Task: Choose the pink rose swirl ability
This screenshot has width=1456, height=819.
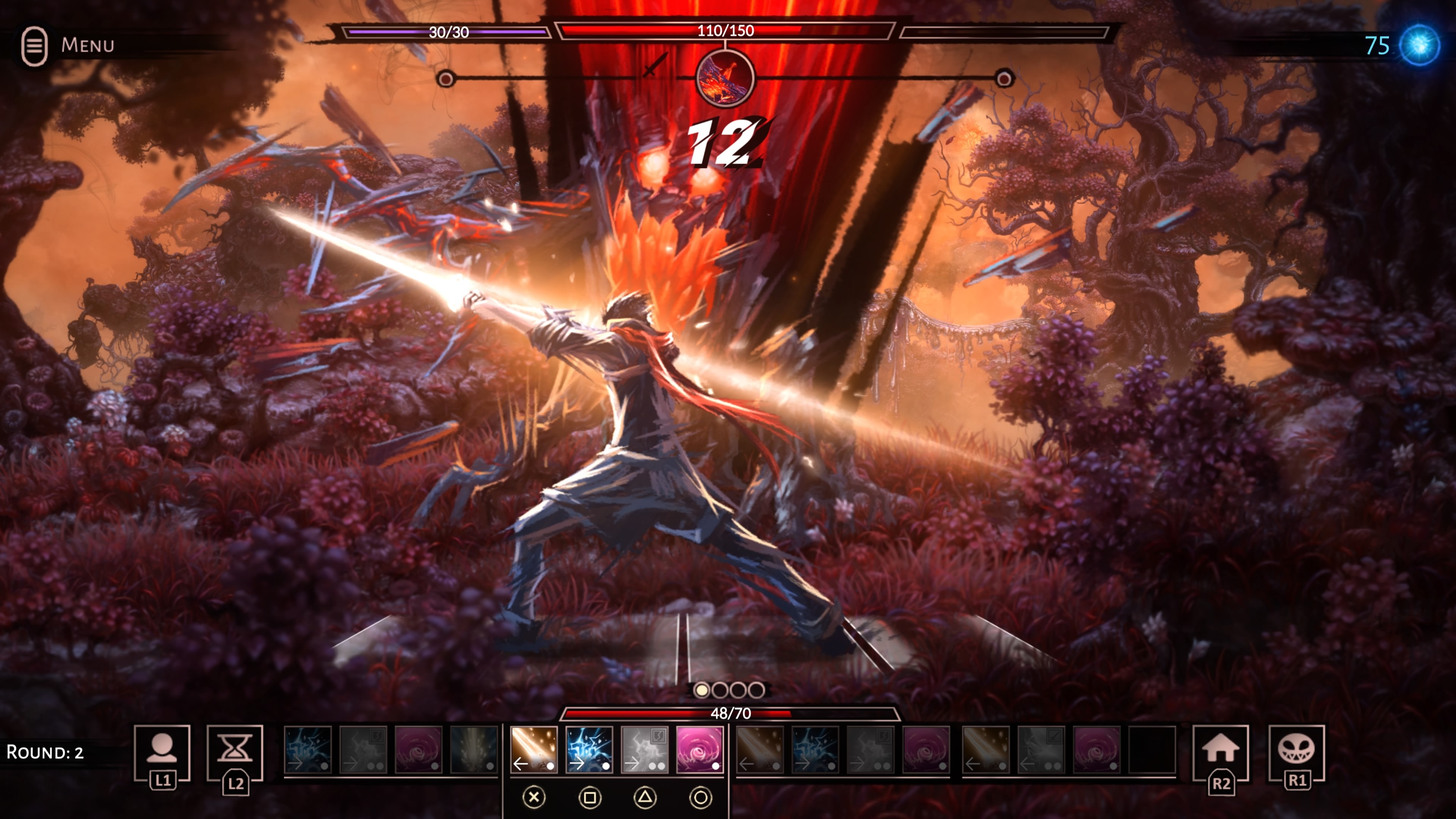Action: click(700, 750)
